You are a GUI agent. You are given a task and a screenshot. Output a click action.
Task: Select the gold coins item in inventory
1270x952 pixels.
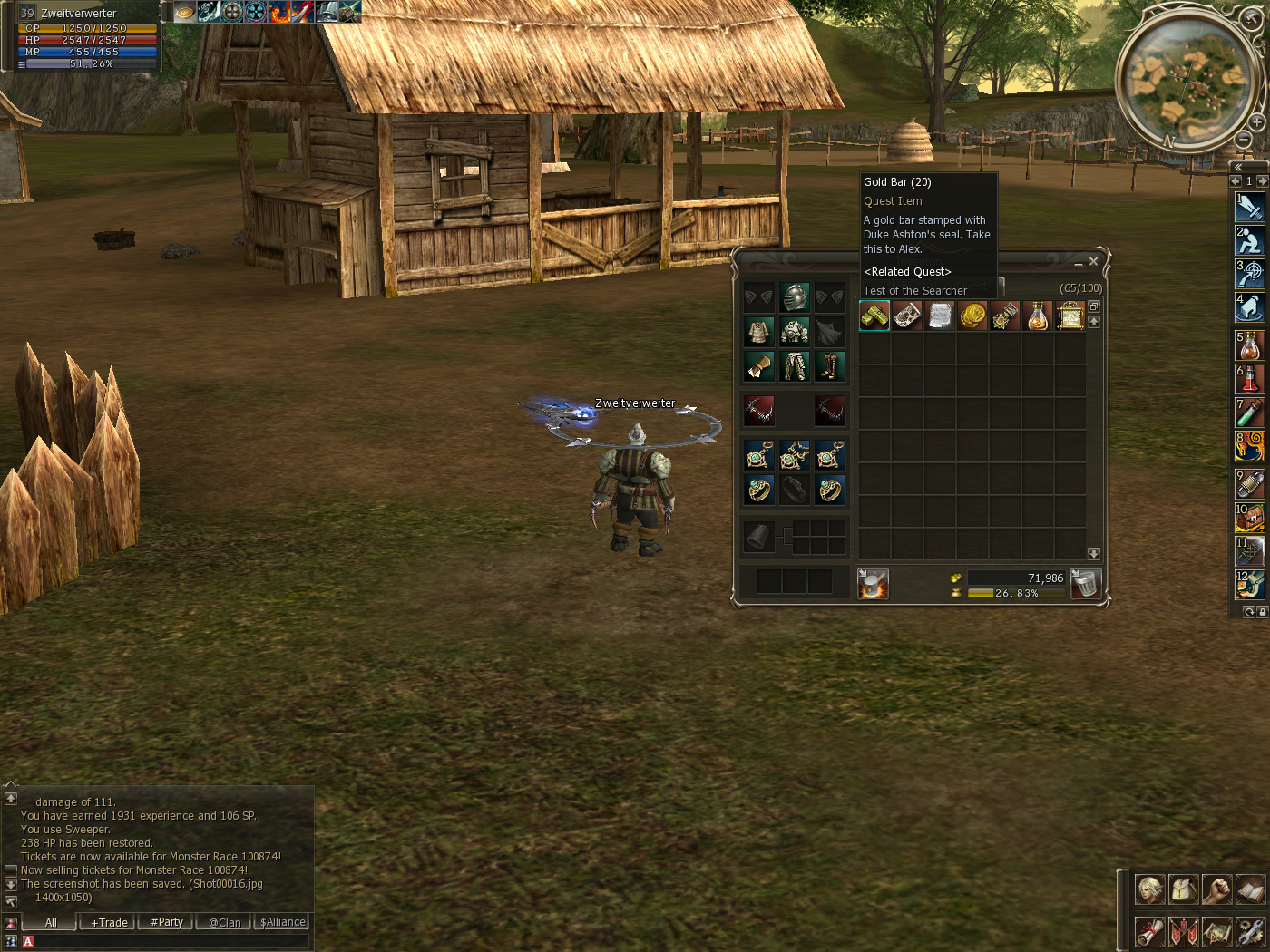pos(972,316)
